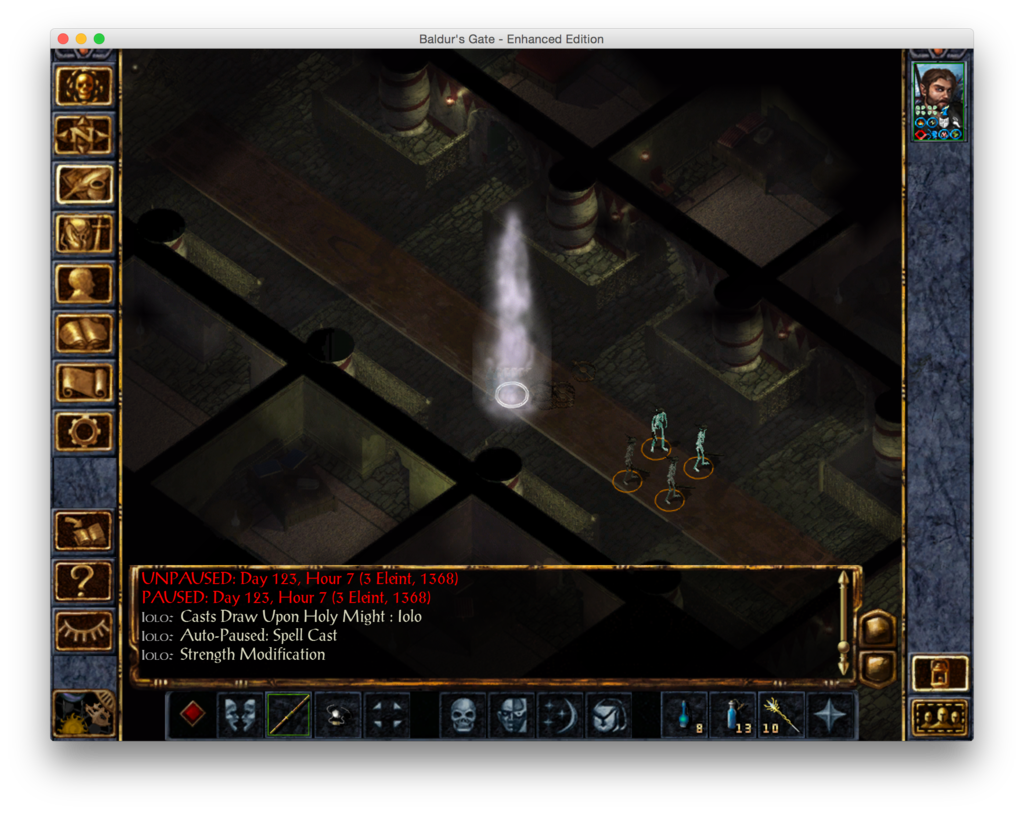Return to game via the skull button
The height and width of the screenshot is (813, 1024).
(84, 87)
